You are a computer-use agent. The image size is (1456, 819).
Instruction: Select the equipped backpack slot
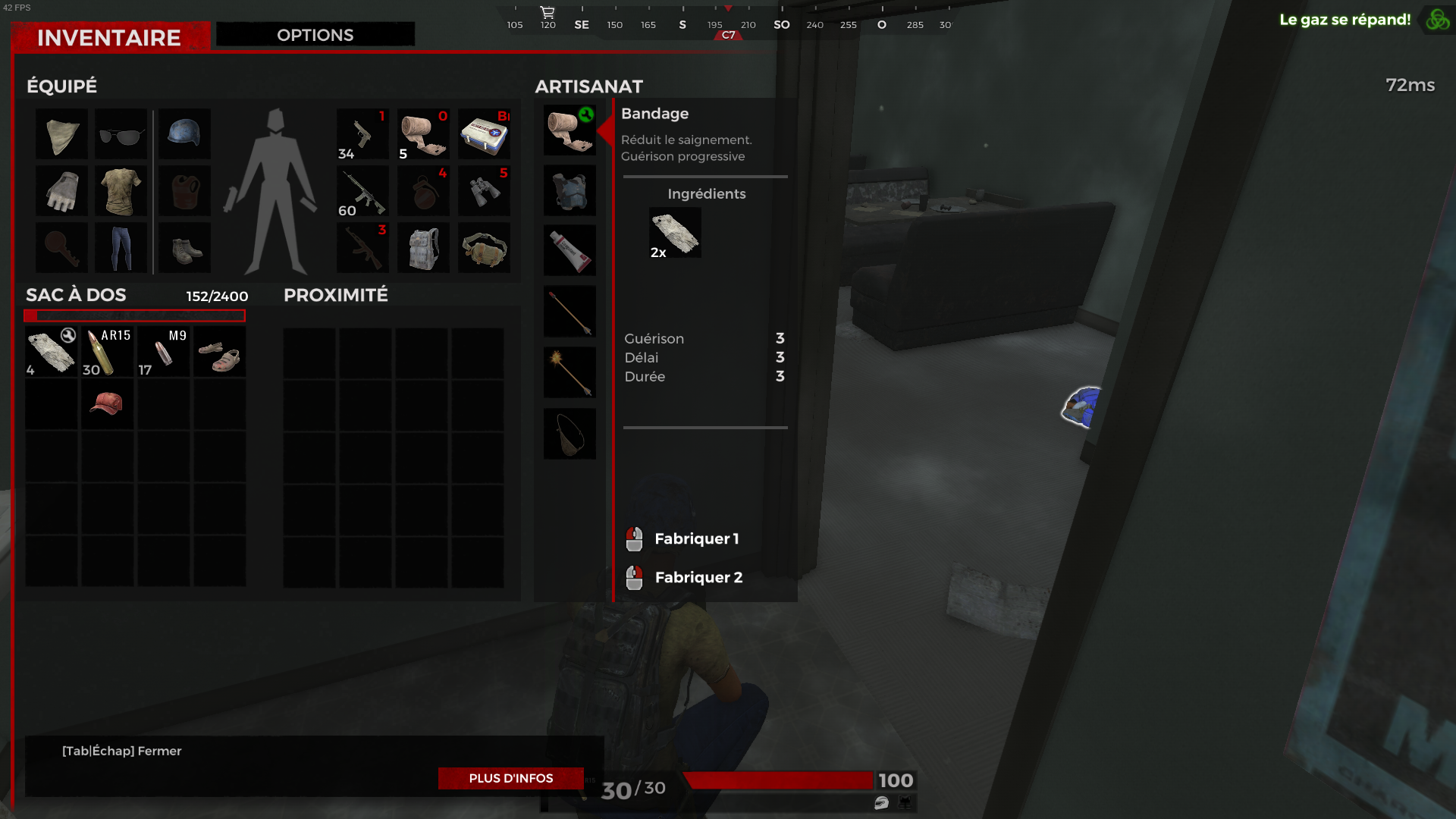click(x=423, y=248)
